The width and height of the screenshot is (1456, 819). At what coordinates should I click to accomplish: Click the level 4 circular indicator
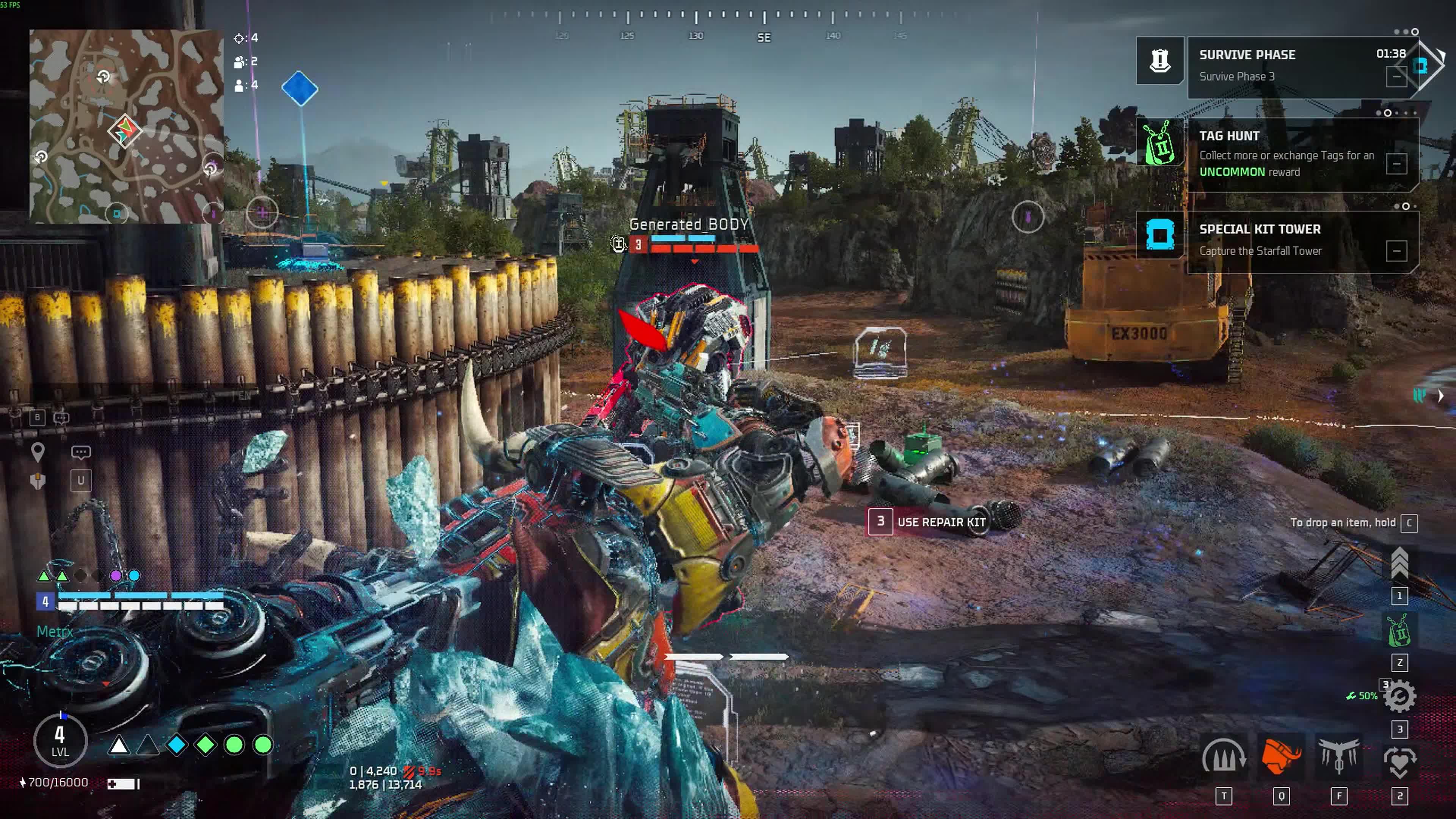pos(60,741)
